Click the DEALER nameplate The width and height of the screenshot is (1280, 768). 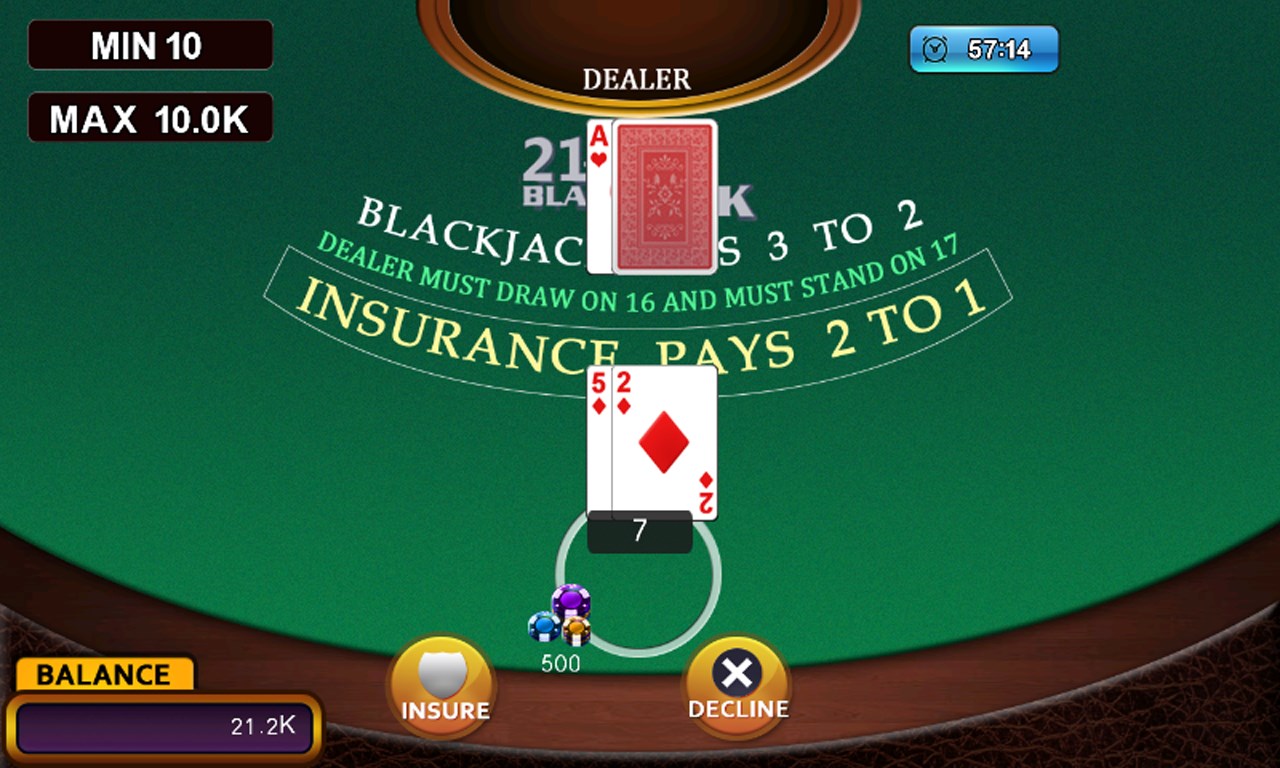637,79
